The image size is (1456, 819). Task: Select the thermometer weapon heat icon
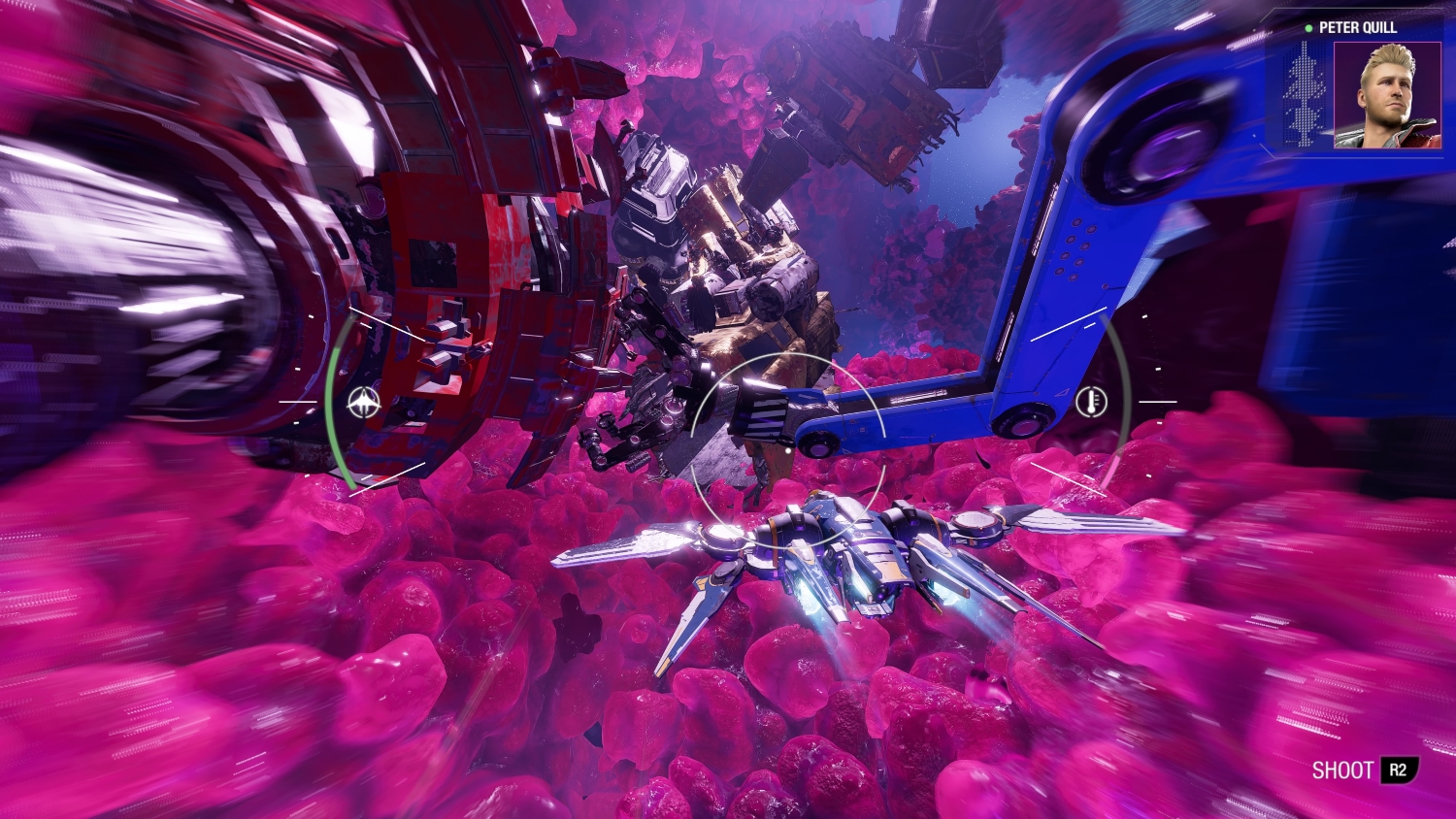(x=1092, y=401)
